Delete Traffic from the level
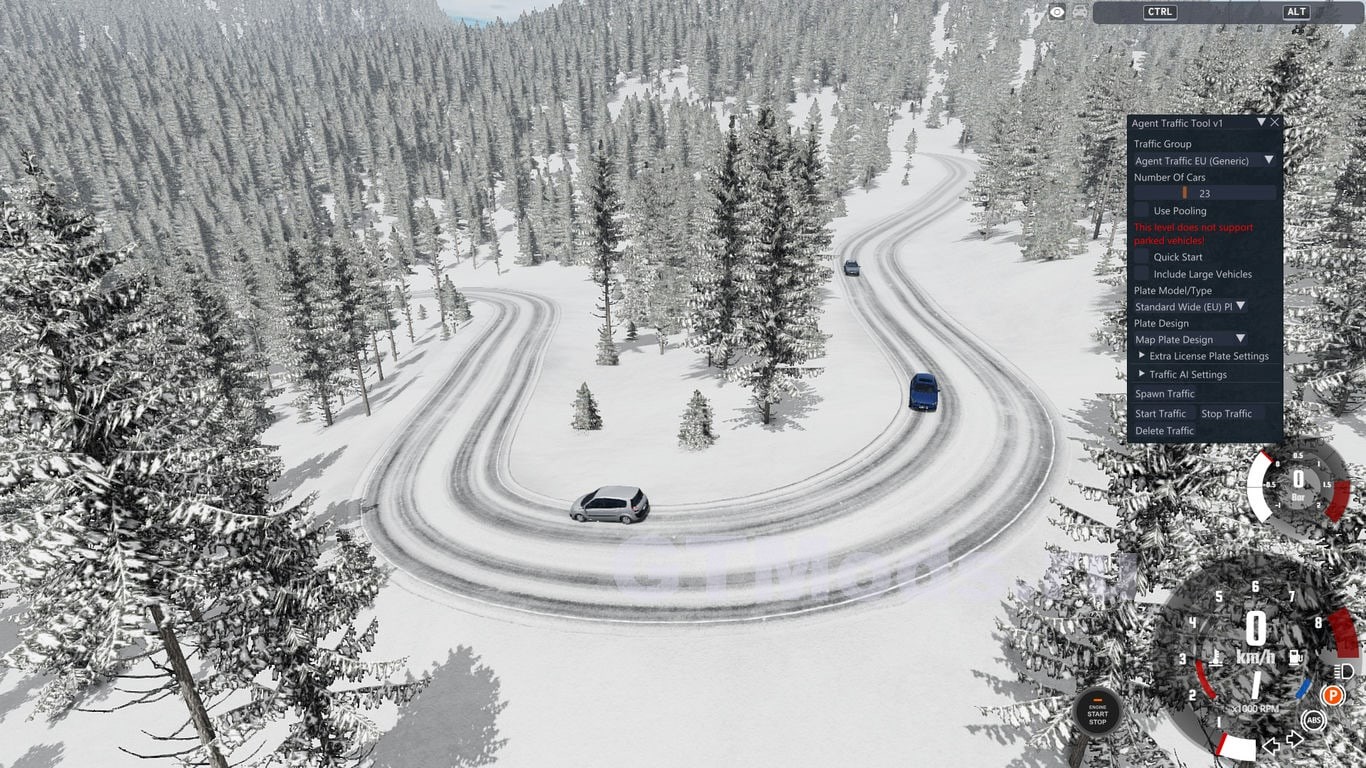 [x=1165, y=431]
